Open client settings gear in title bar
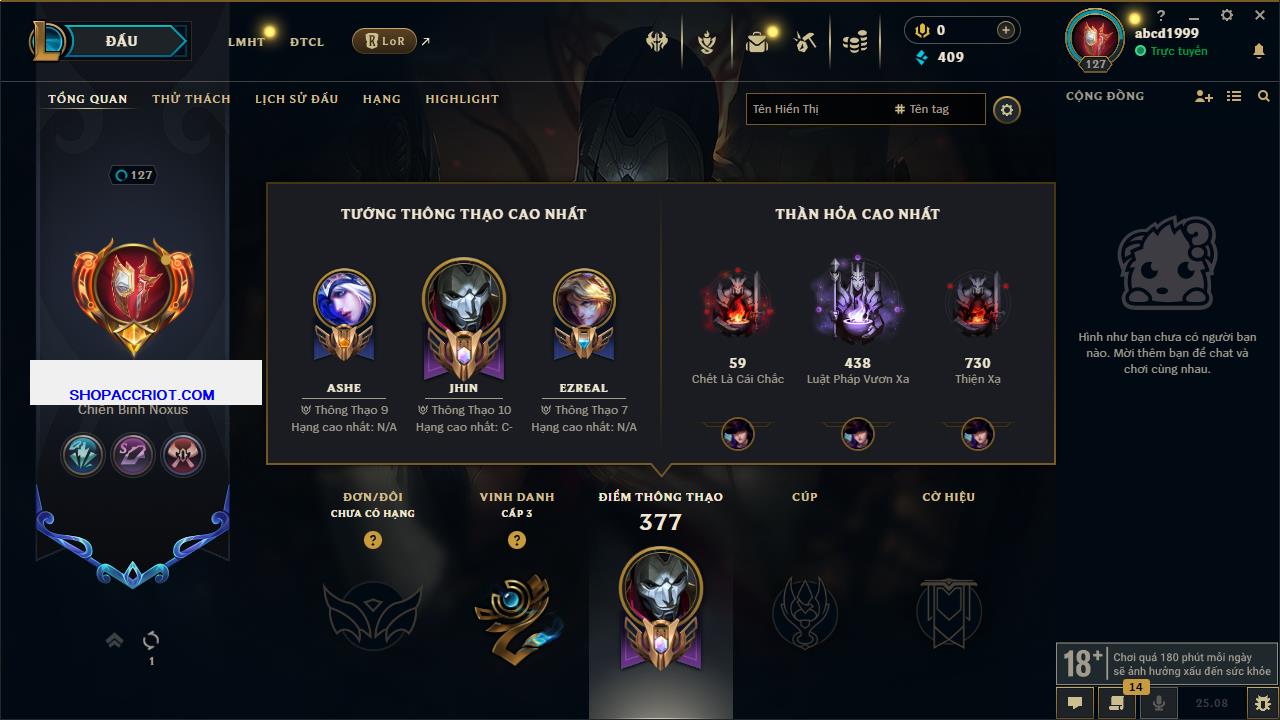 click(x=1227, y=16)
